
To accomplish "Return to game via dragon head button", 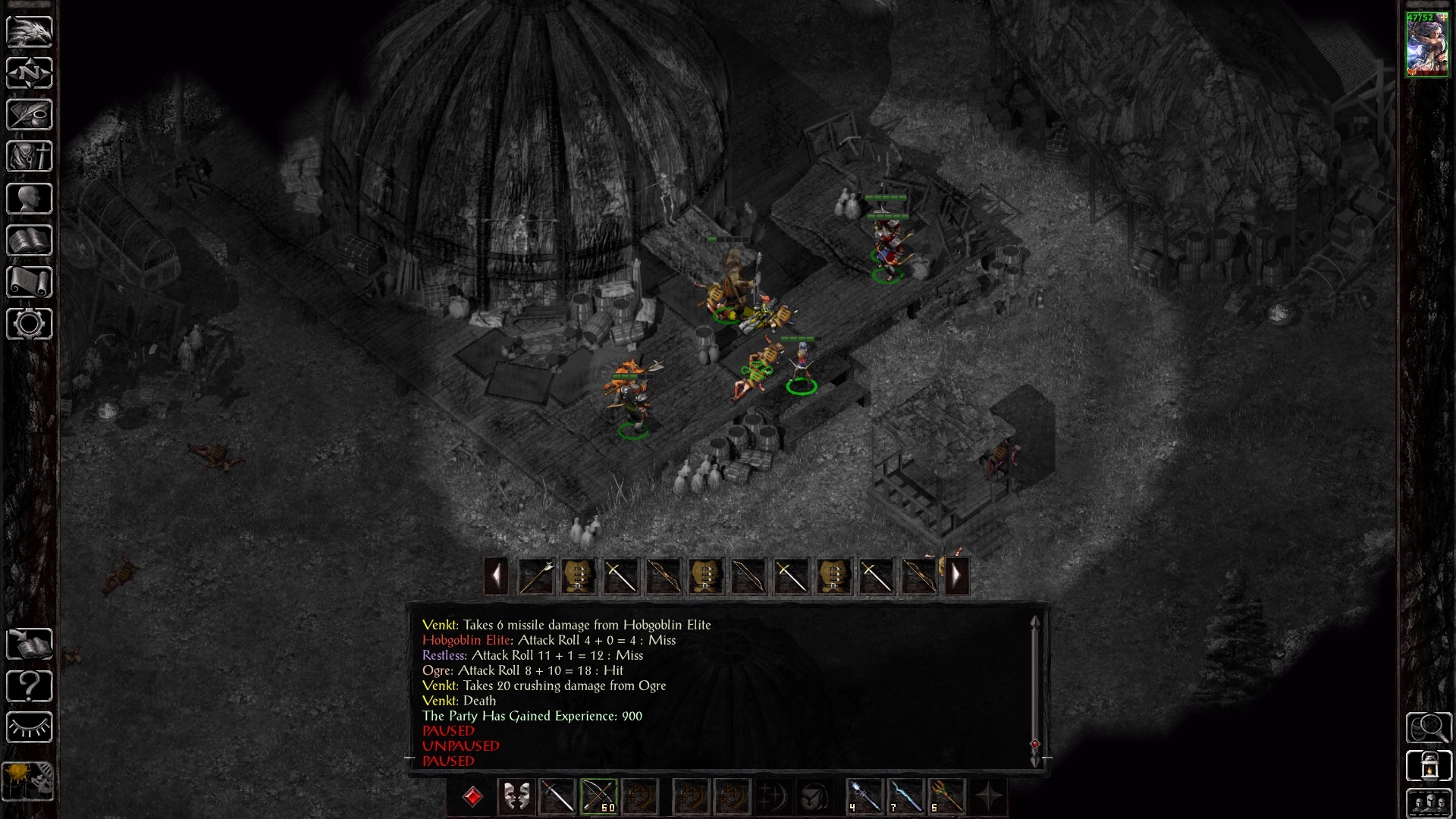I will click(30, 31).
